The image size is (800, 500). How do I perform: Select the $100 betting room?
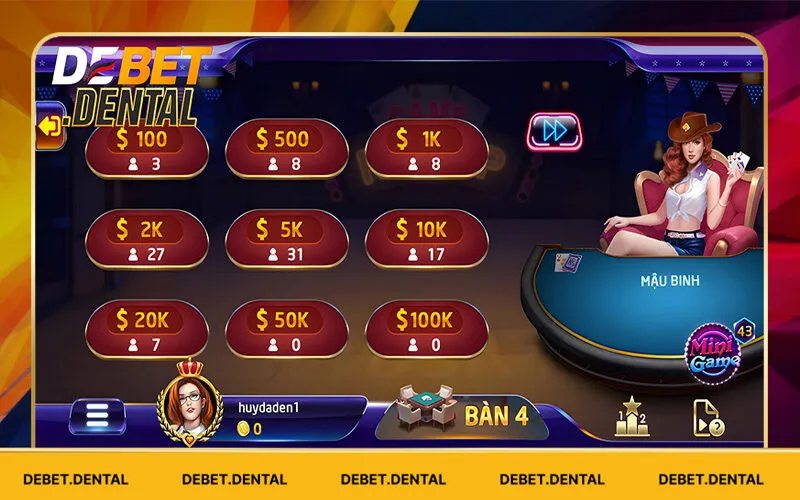(146, 149)
